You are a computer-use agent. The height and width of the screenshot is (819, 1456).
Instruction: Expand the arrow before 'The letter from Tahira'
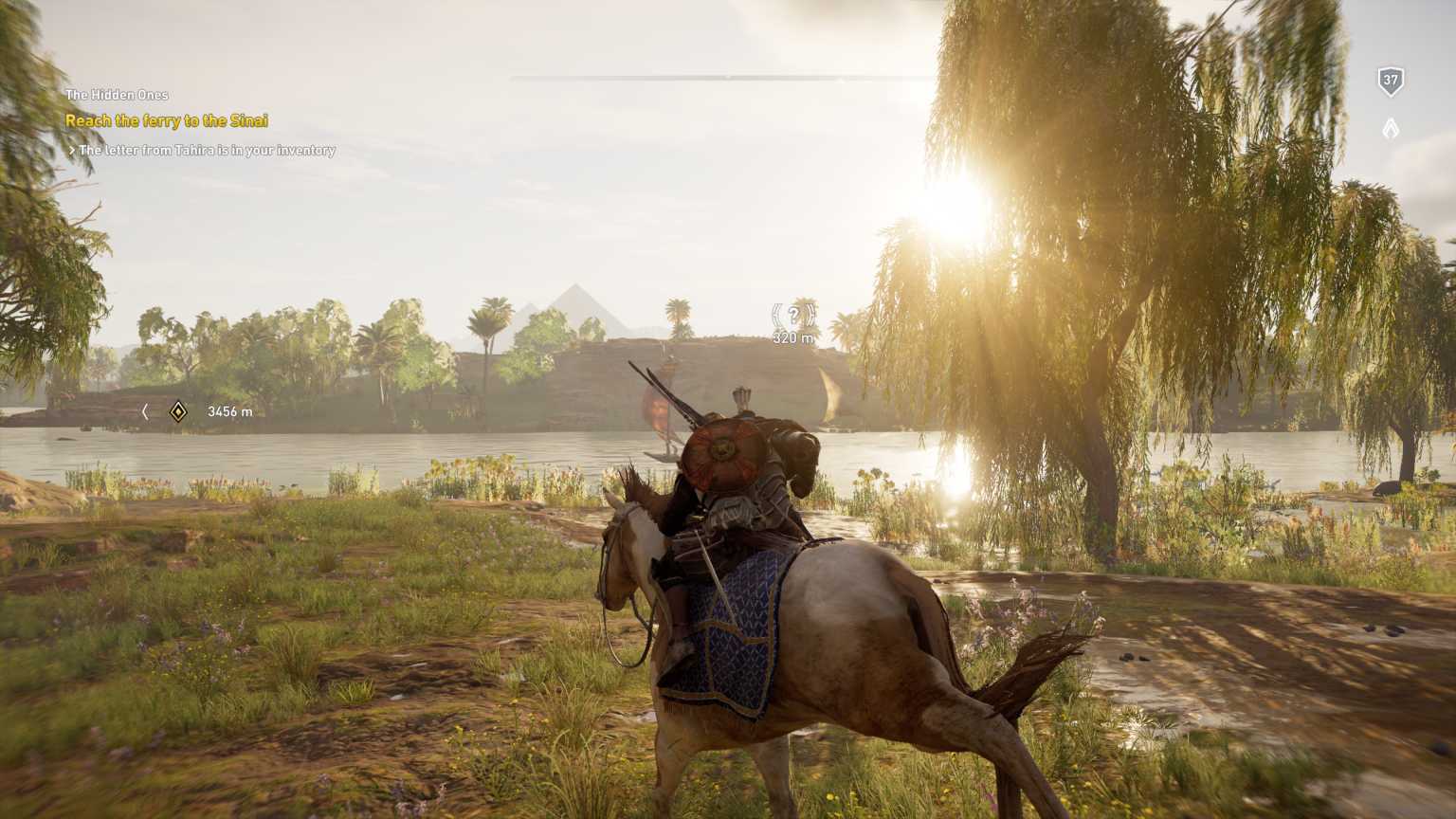point(72,150)
